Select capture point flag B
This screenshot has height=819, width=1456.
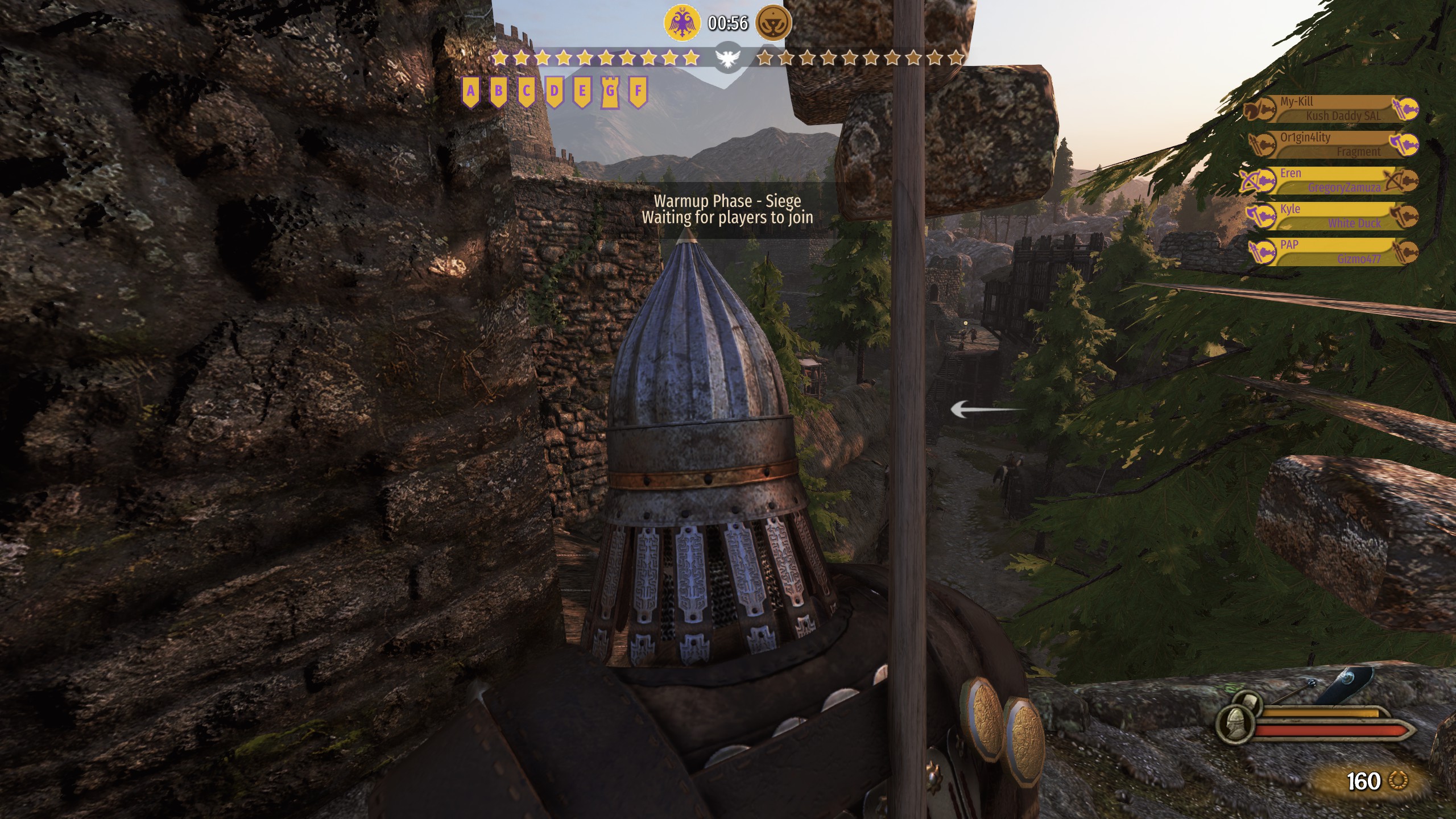pos(498,92)
